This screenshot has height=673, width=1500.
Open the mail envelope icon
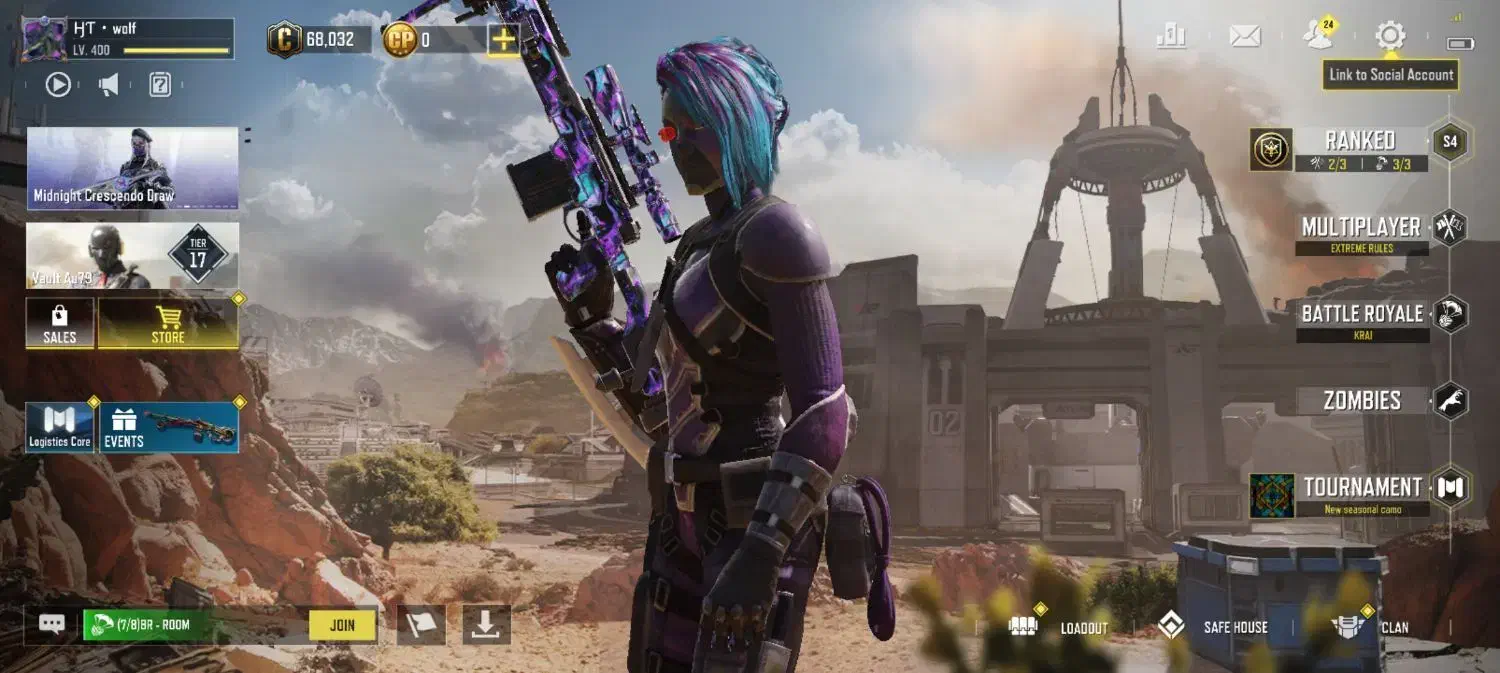click(x=1245, y=37)
